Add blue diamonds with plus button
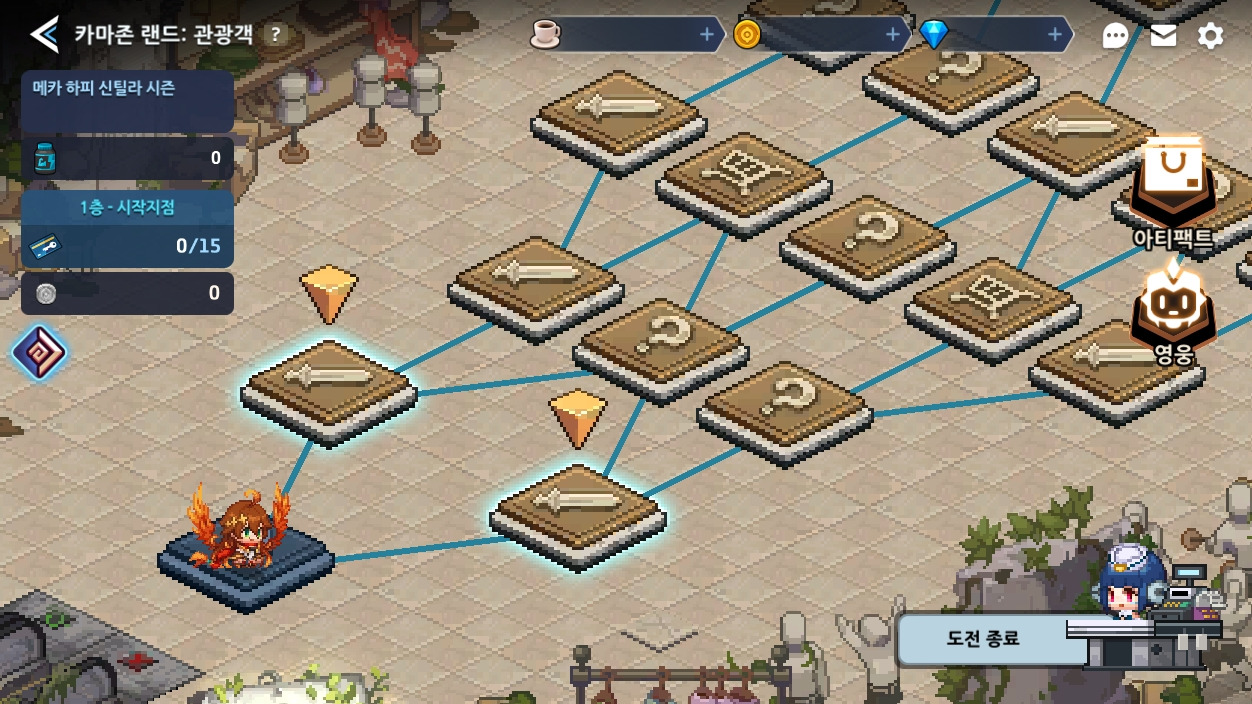 click(1055, 35)
